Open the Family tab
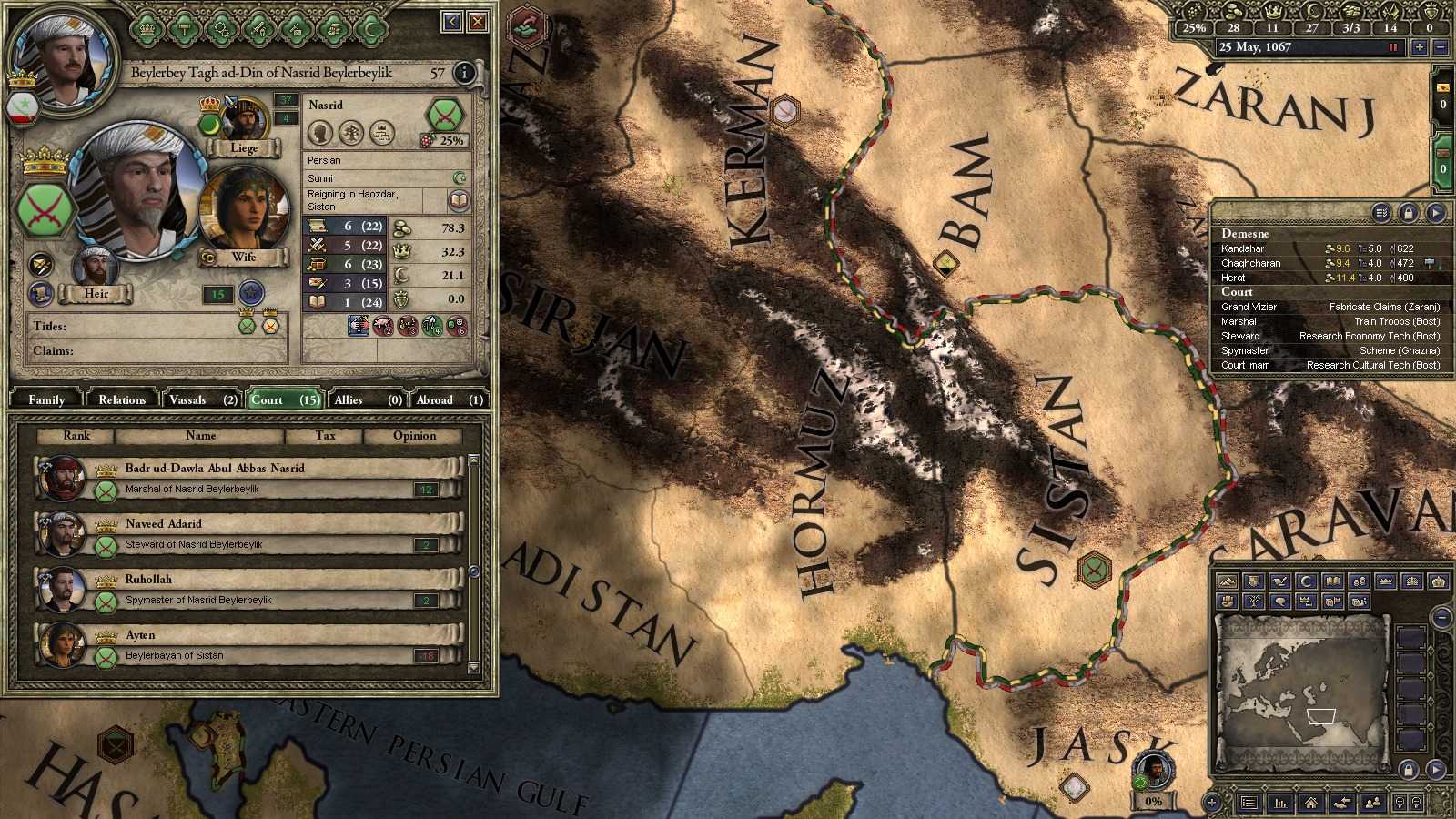The width and height of the screenshot is (1456, 819). [45, 399]
